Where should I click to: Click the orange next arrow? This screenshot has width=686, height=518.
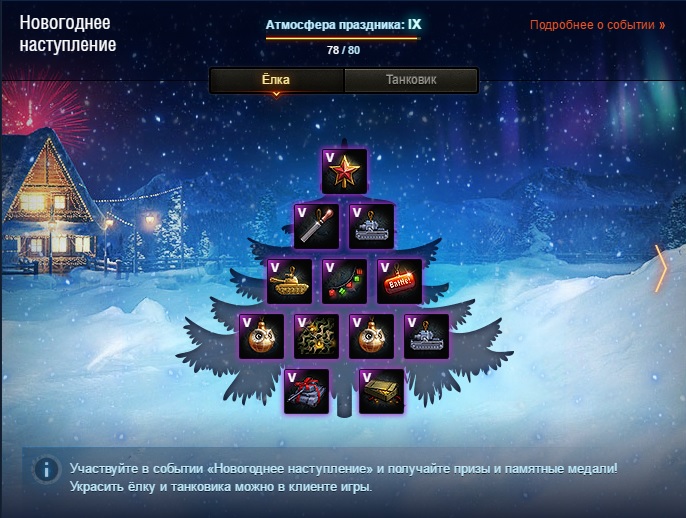[x=660, y=270]
